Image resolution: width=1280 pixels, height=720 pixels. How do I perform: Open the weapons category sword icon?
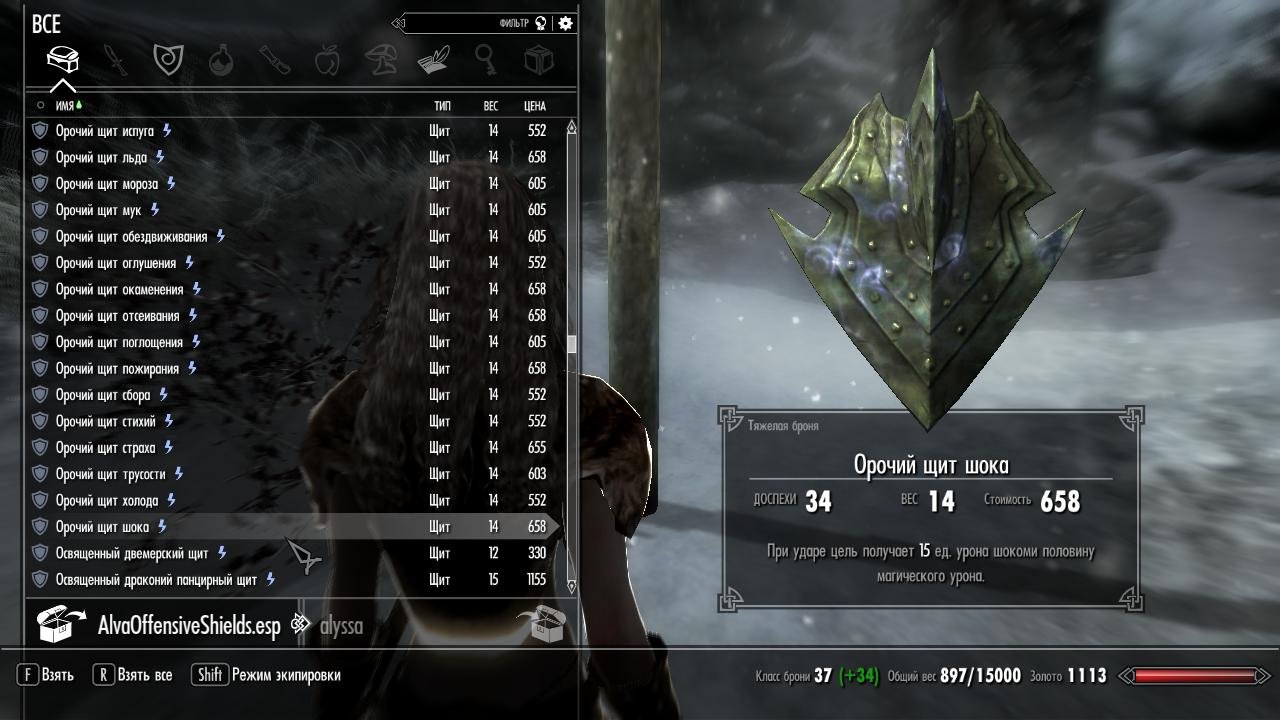[116, 58]
